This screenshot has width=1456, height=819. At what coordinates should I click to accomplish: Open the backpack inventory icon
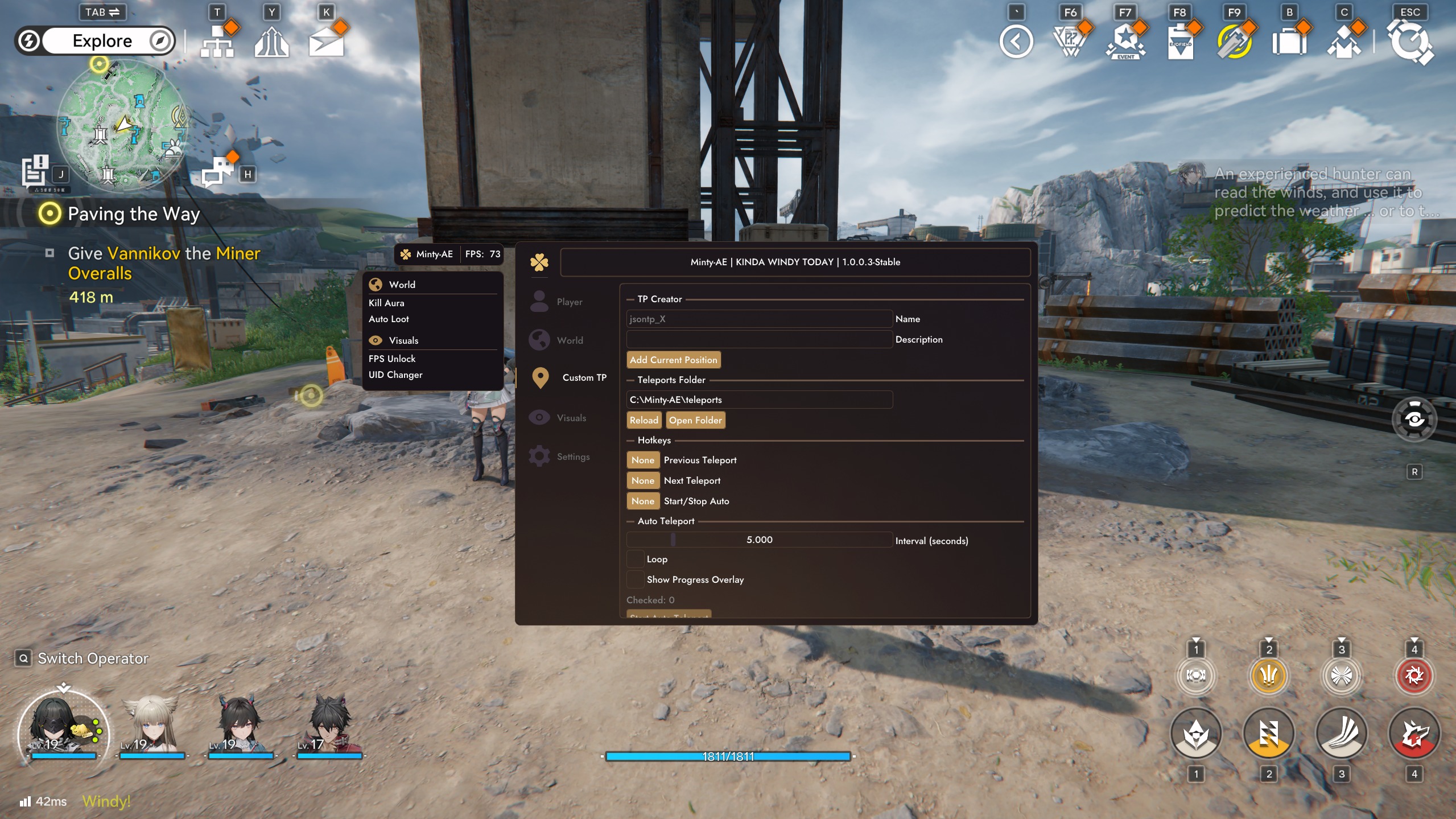click(1289, 42)
